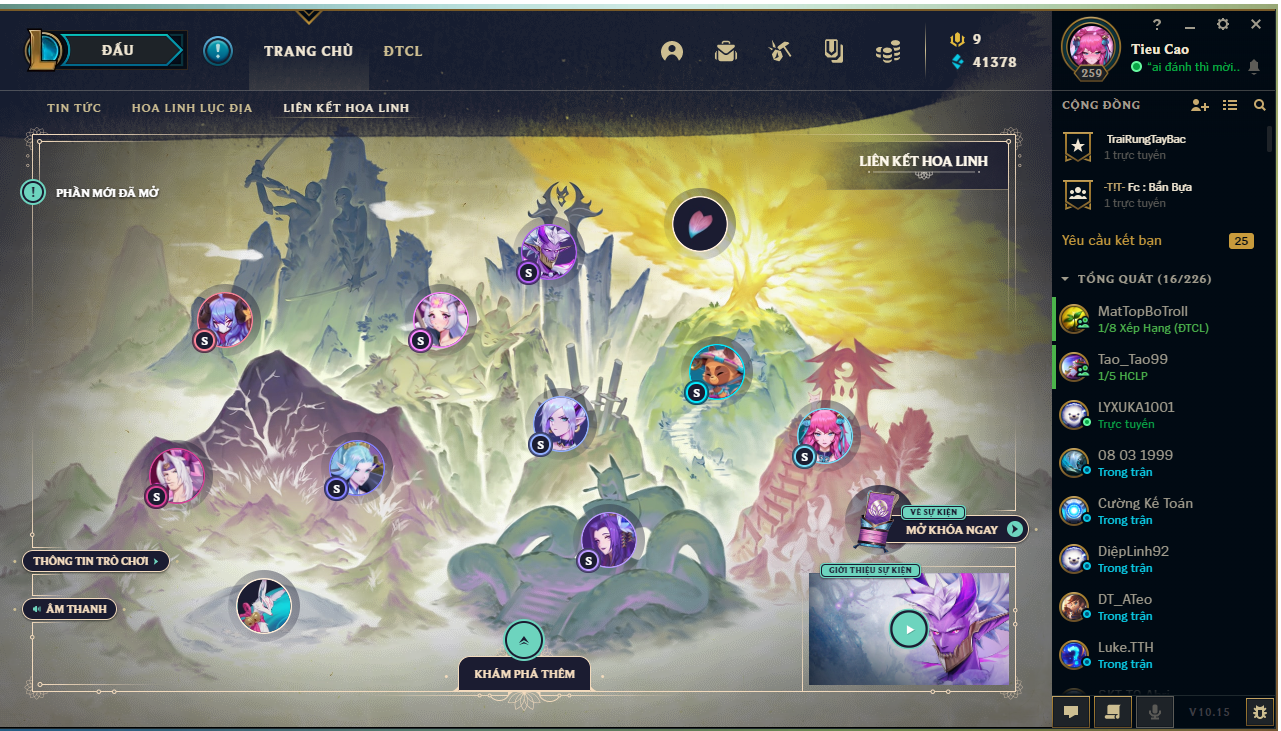Open the store coins icon
Screen dimensions: 1281x731
click(888, 51)
